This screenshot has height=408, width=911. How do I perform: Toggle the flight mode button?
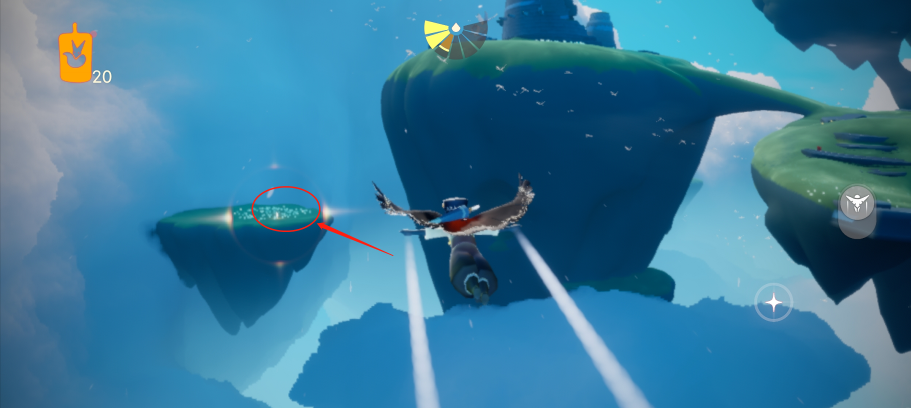[857, 206]
